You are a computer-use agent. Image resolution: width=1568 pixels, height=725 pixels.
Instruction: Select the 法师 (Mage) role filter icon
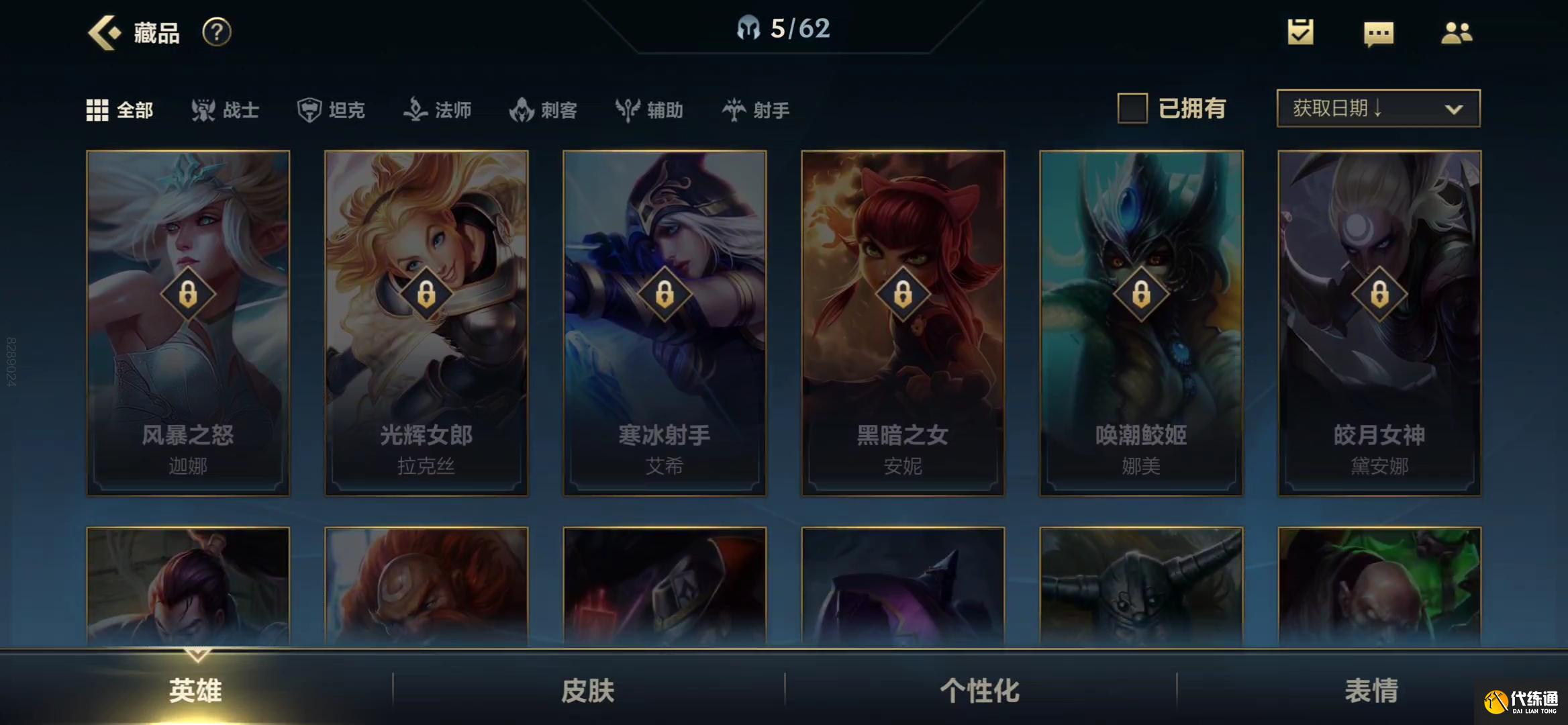(416, 109)
